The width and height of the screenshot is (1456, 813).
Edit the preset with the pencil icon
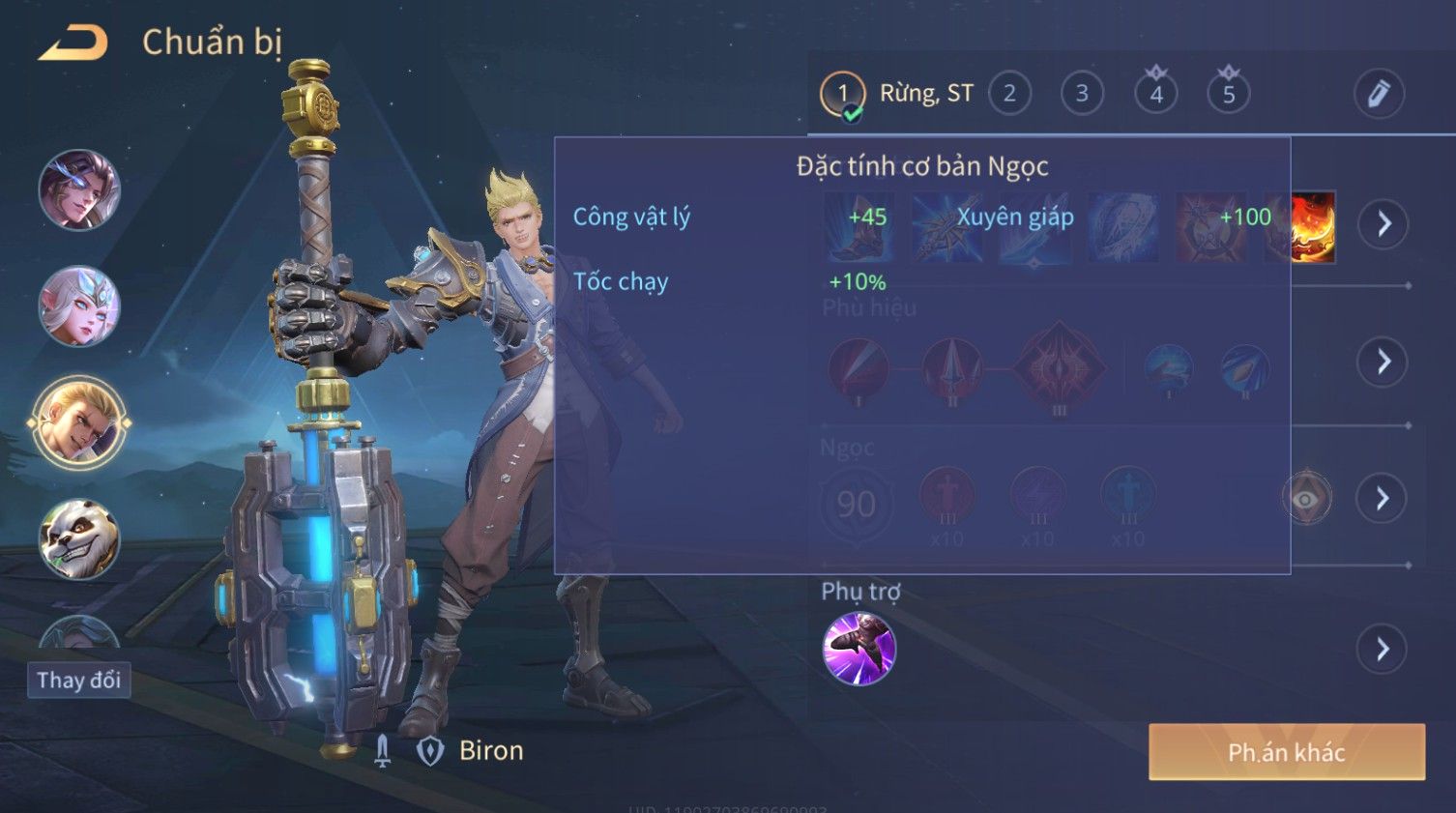[1378, 94]
